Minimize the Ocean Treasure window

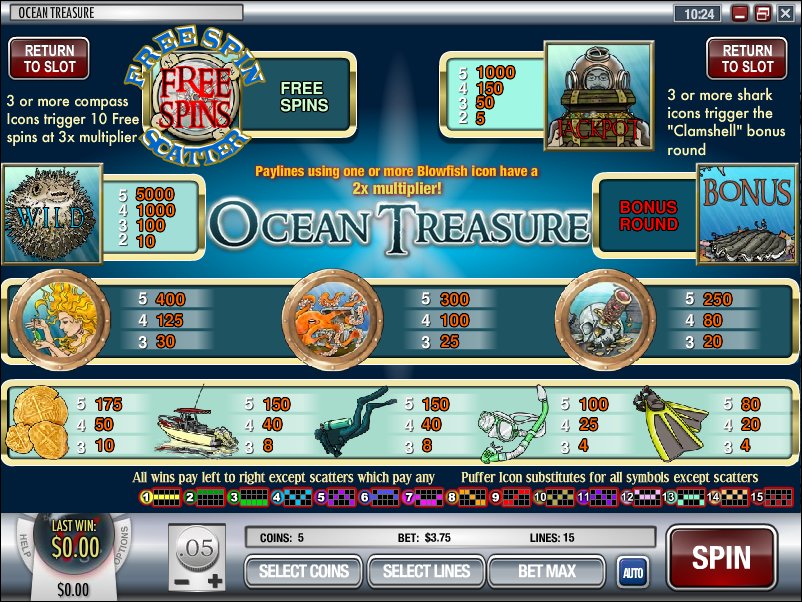[740, 14]
